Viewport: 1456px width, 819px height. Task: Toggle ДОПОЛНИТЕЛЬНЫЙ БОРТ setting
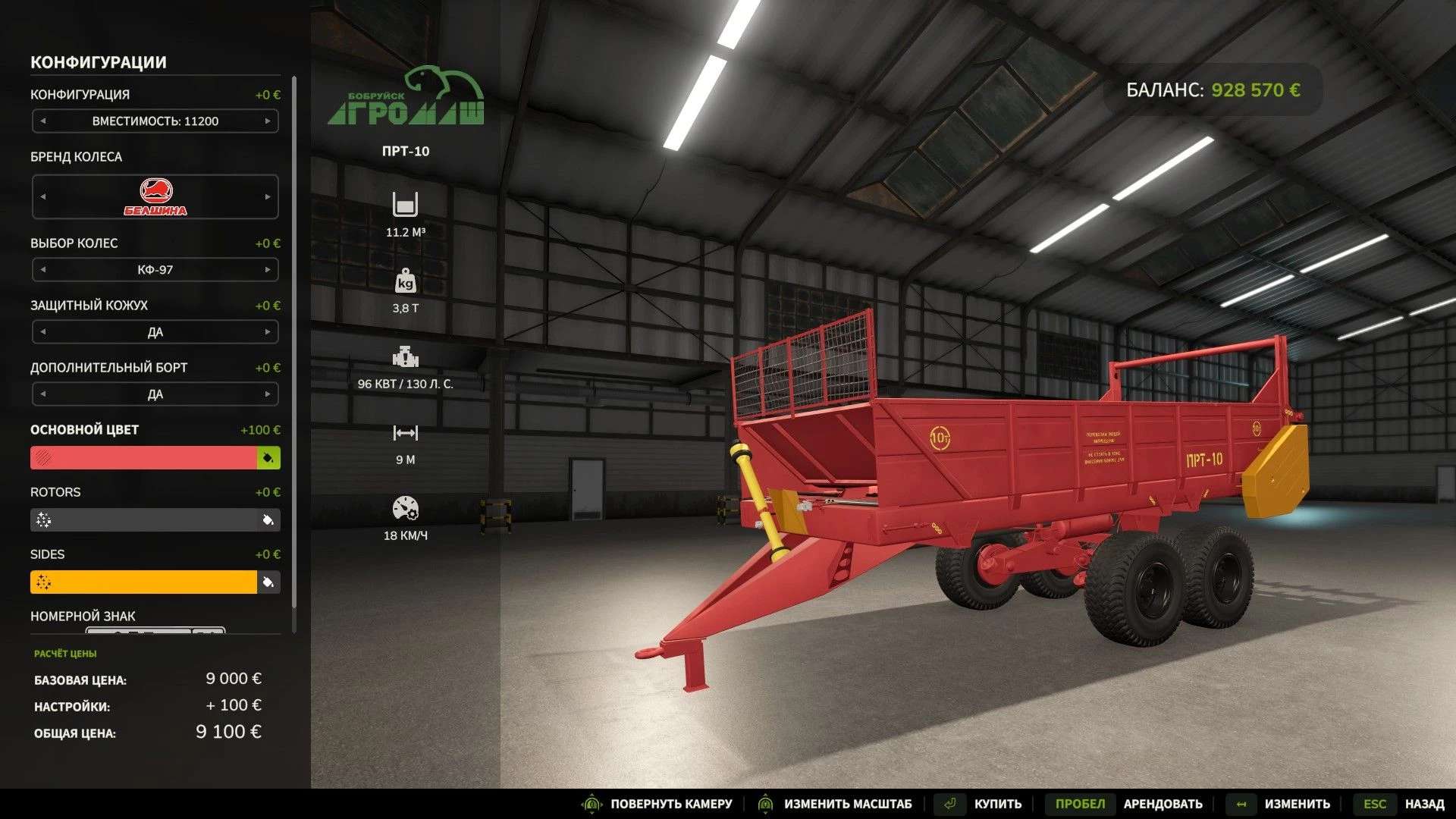(x=268, y=394)
